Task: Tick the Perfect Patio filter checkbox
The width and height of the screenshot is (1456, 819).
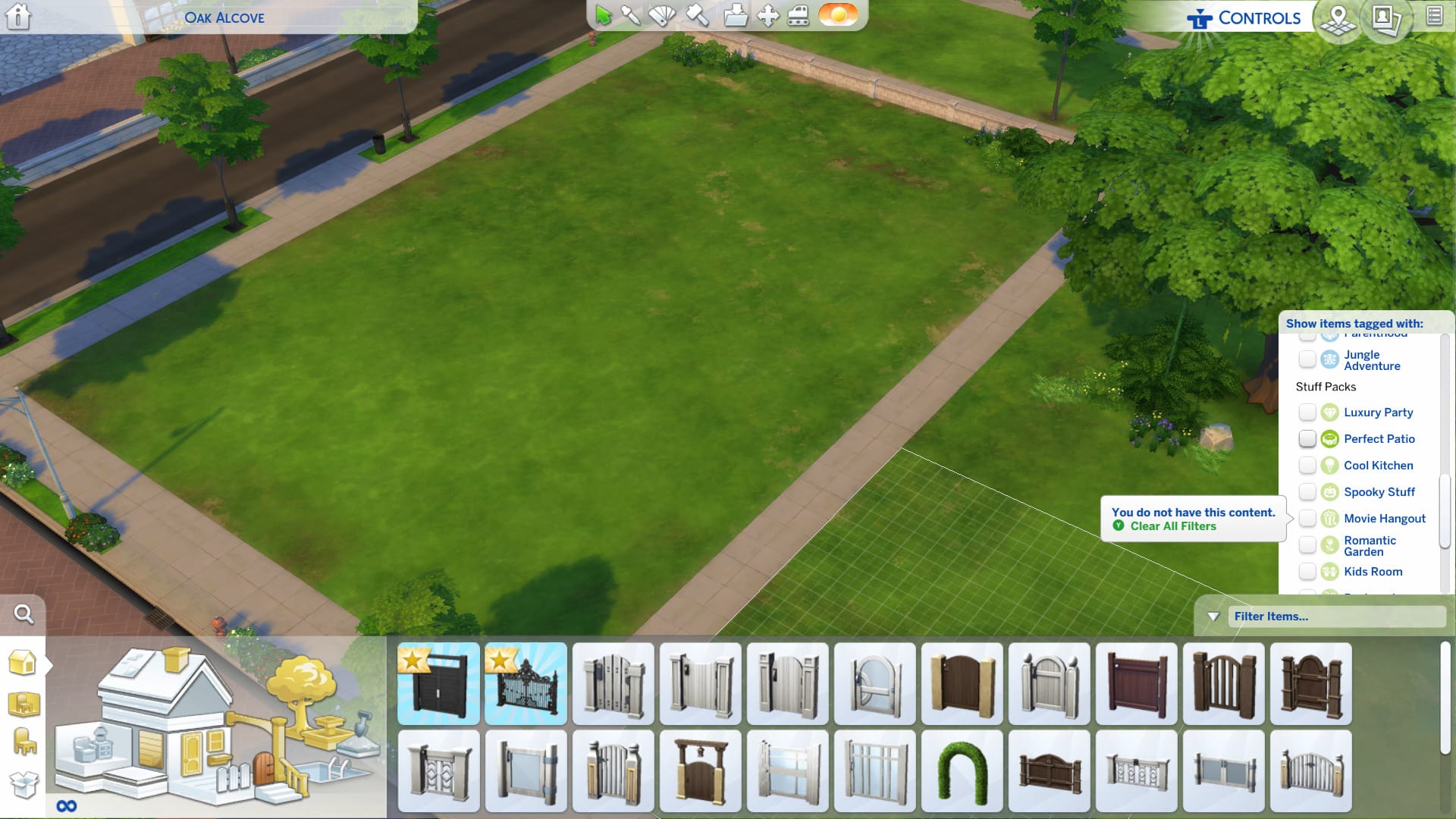Action: [1307, 439]
